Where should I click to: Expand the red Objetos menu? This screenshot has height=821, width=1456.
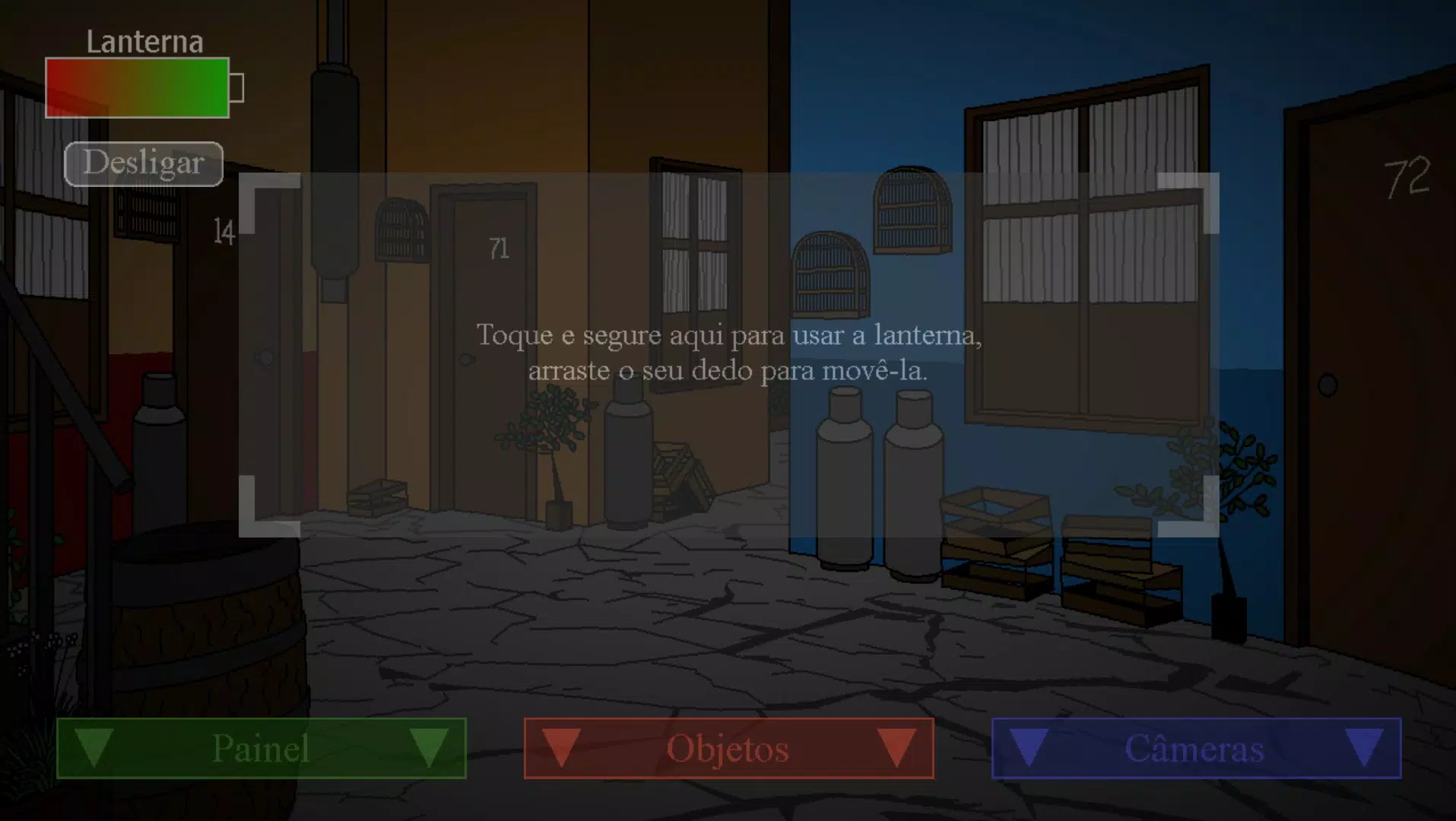tap(728, 748)
